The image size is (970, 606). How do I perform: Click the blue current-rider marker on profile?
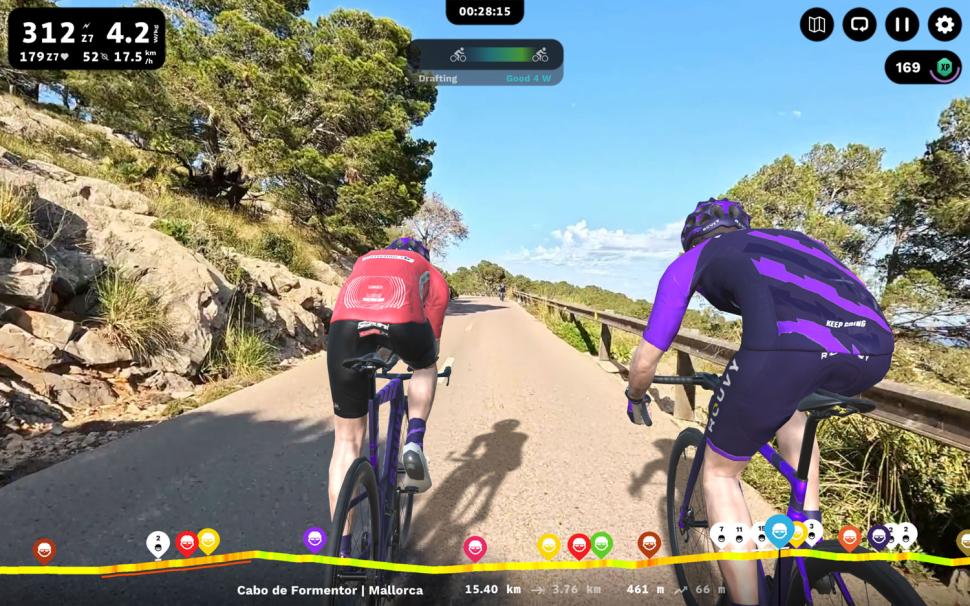[779, 530]
